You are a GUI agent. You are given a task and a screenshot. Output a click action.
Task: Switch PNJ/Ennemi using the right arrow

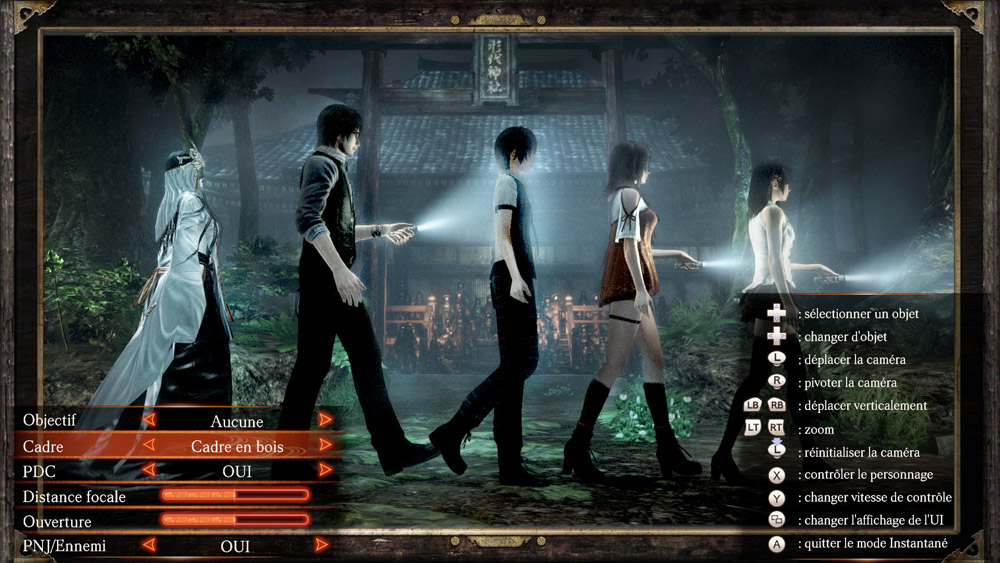click(x=322, y=546)
